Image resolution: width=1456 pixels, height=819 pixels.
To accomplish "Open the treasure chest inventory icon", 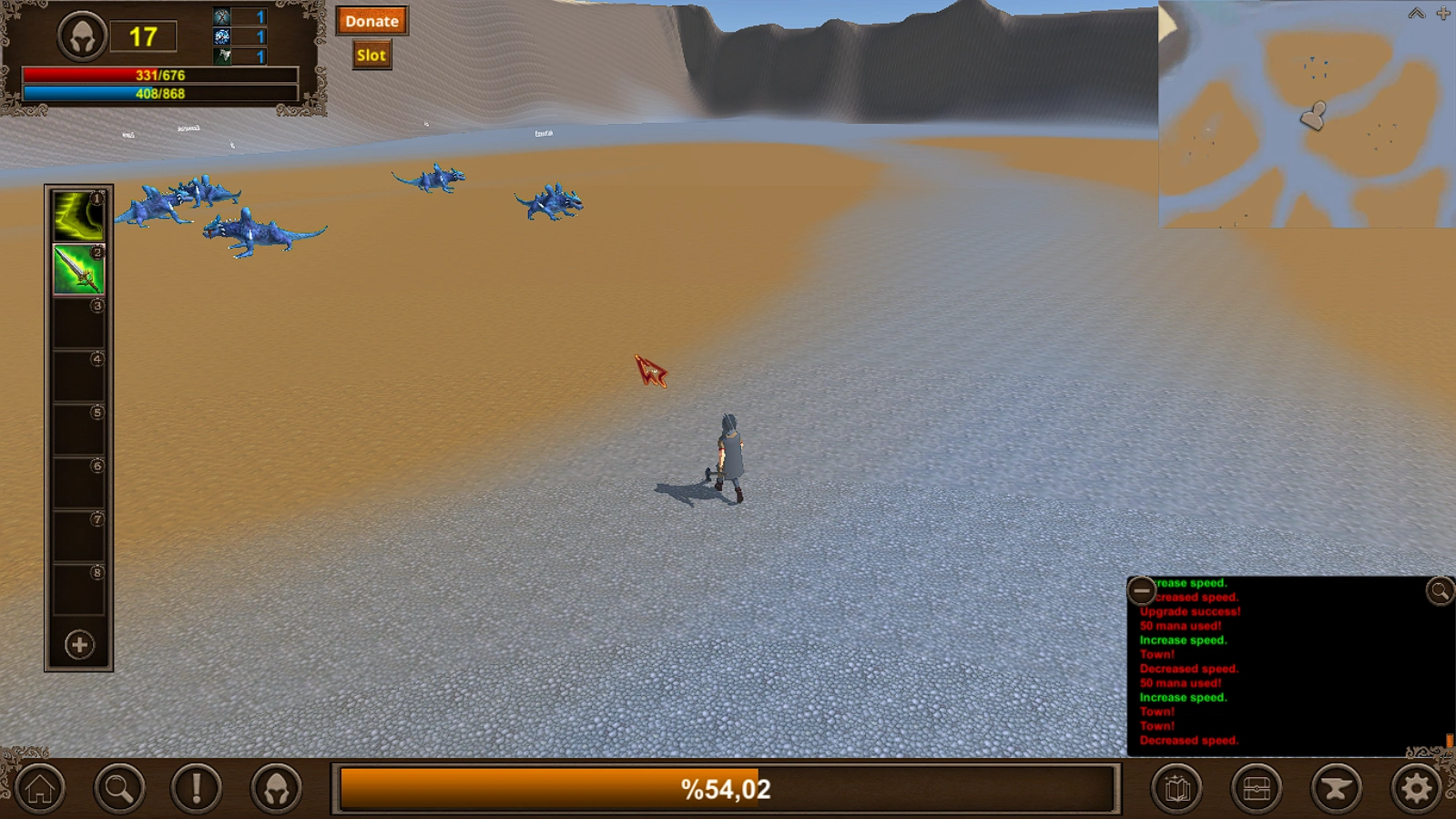I will (1257, 787).
